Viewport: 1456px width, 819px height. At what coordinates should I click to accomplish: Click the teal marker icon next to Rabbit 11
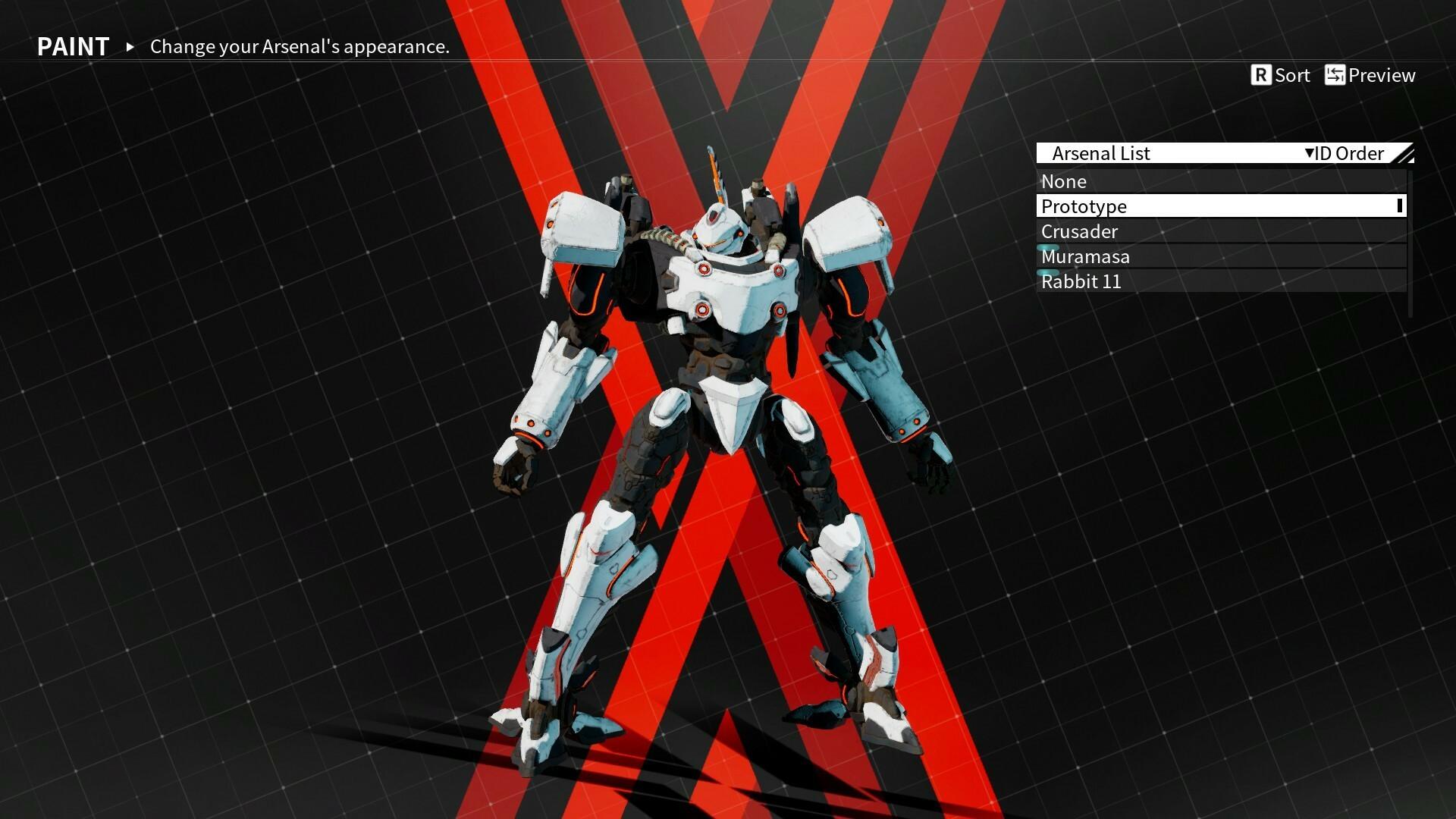point(1047,273)
